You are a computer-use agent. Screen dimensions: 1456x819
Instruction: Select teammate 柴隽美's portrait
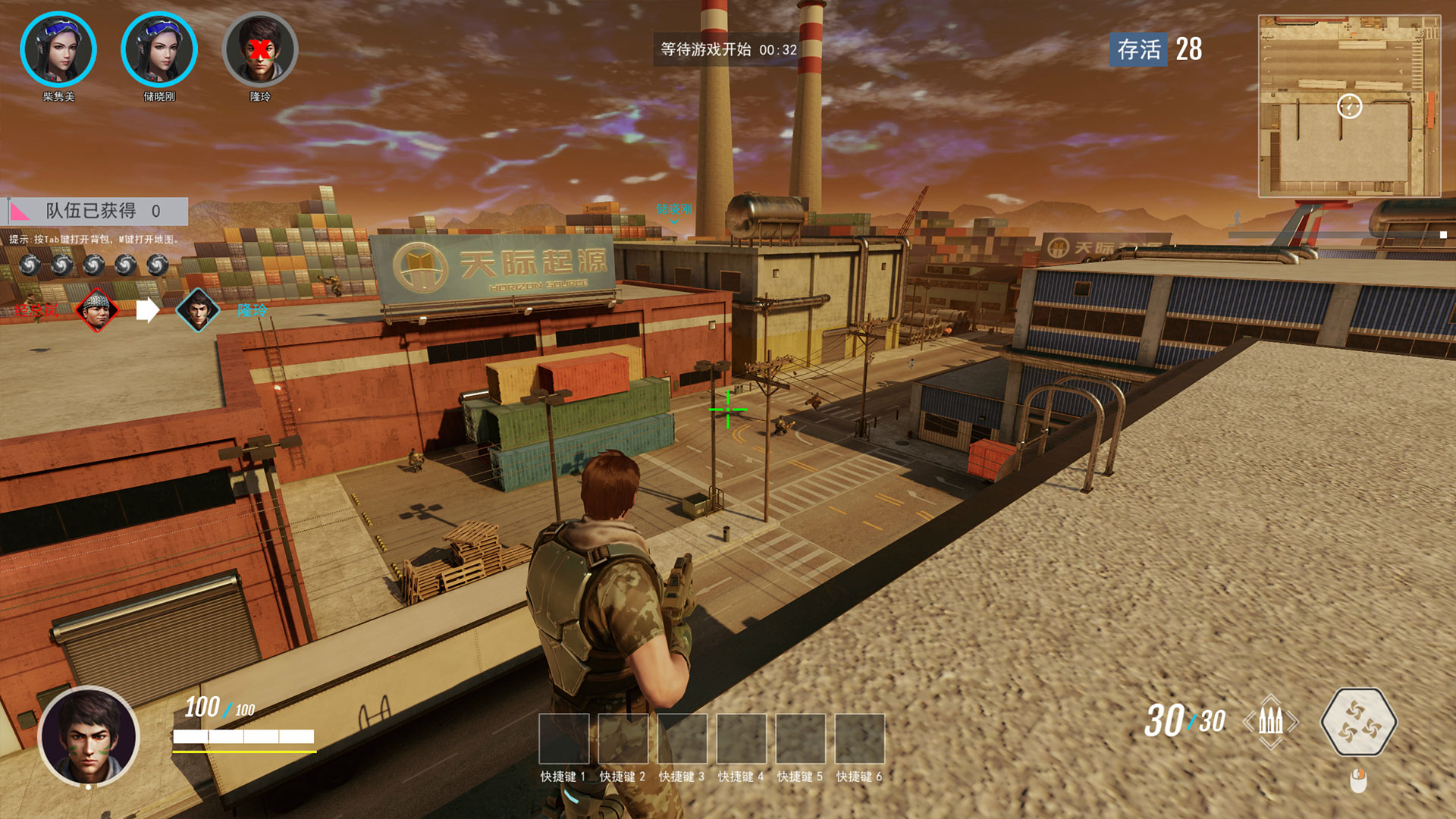[x=58, y=49]
